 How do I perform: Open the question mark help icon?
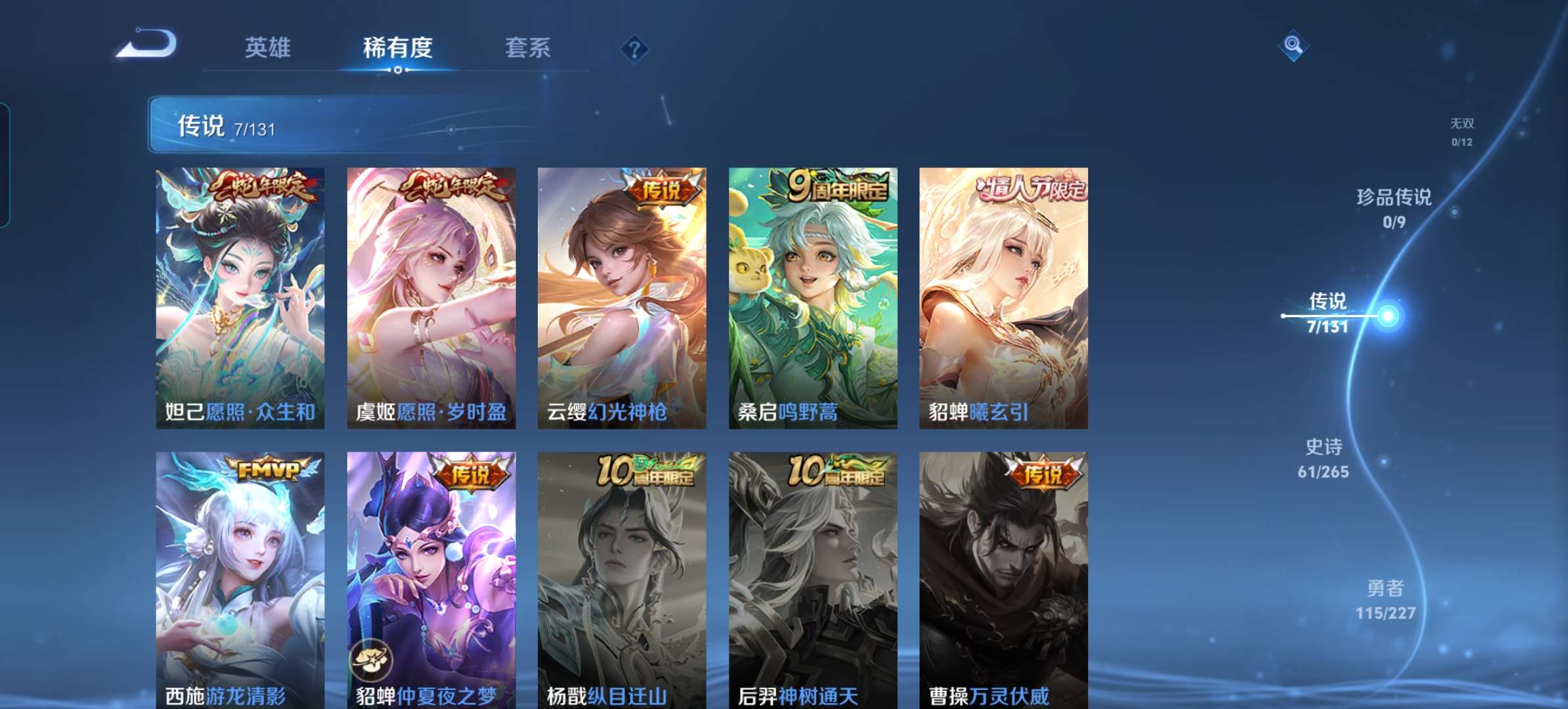[x=634, y=49]
